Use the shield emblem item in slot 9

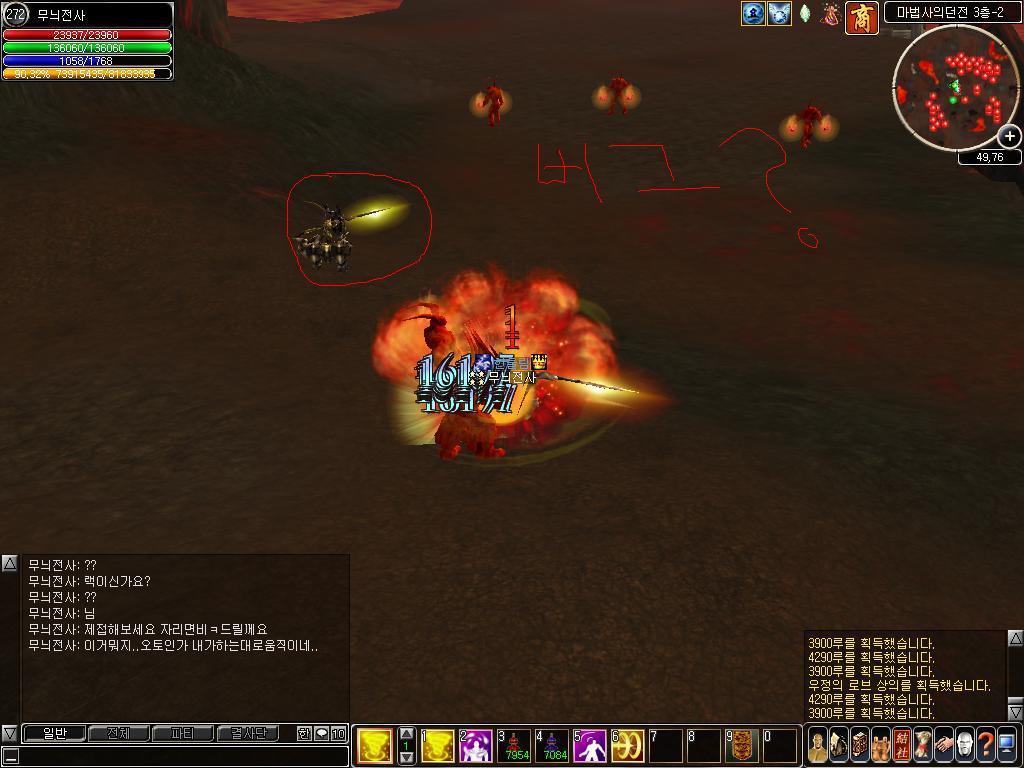click(x=742, y=746)
